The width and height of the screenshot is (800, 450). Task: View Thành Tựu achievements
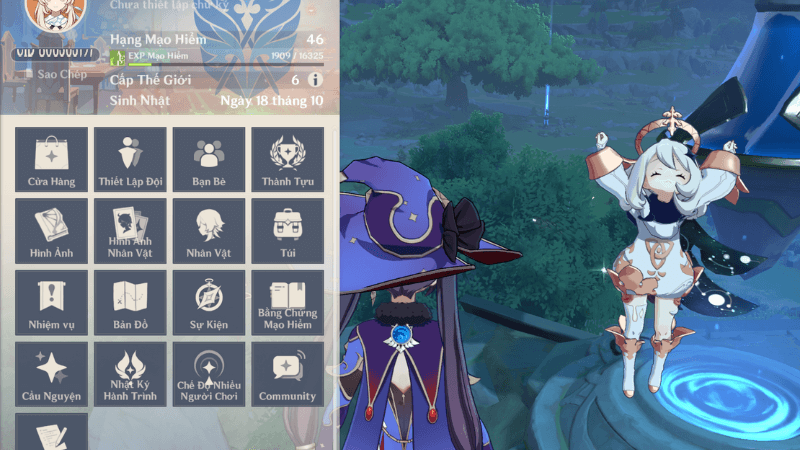tap(288, 160)
